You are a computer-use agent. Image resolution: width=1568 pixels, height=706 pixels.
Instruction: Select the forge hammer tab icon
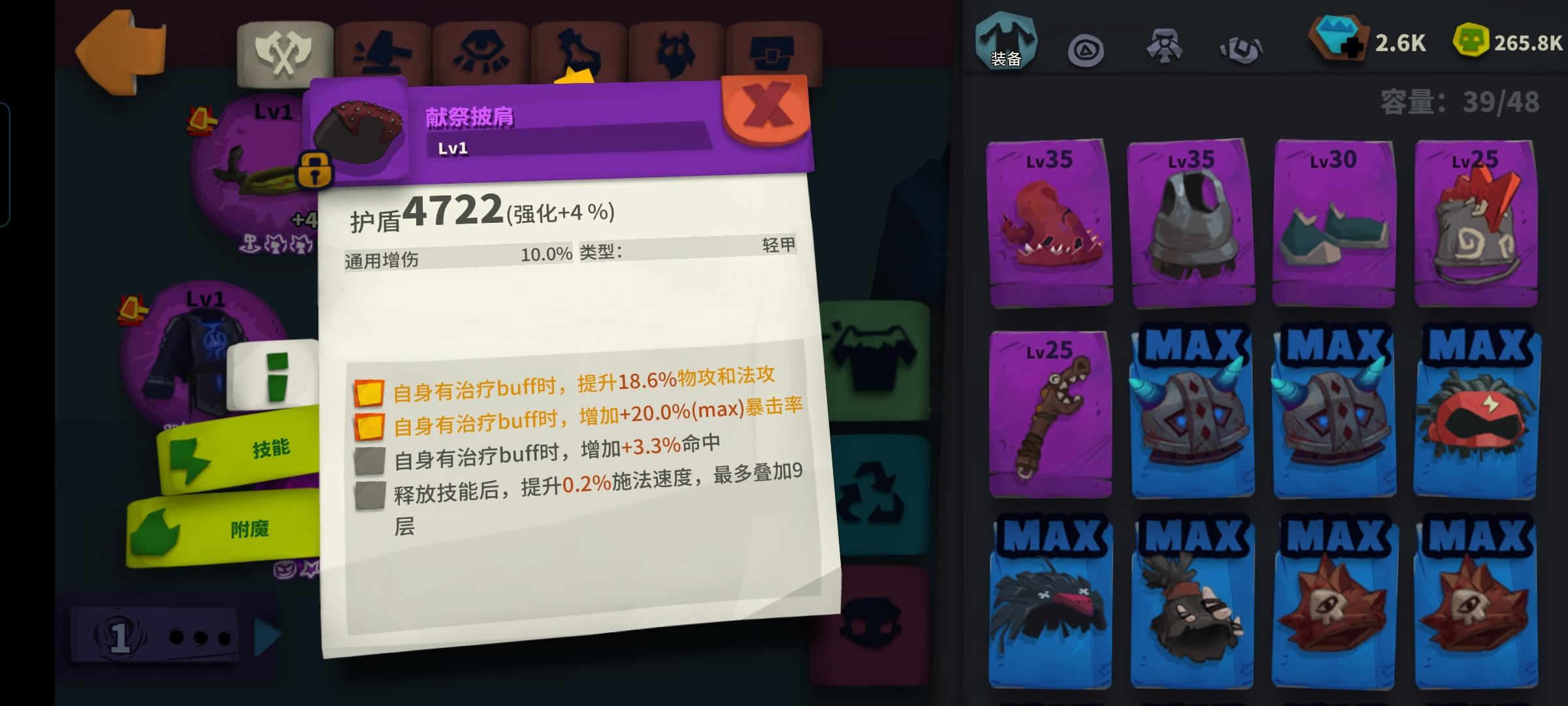tap(380, 47)
